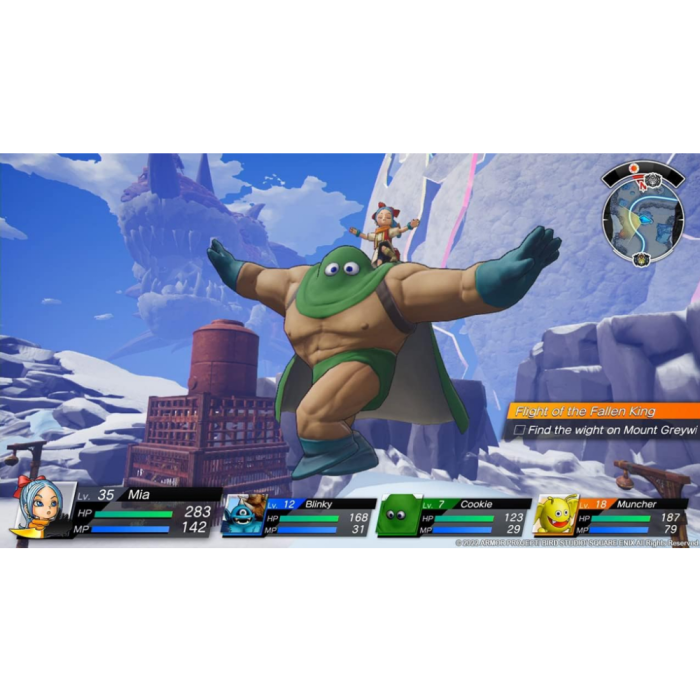Screen dimensions: 700x700
Task: Open the circular minimap
Action: (643, 219)
